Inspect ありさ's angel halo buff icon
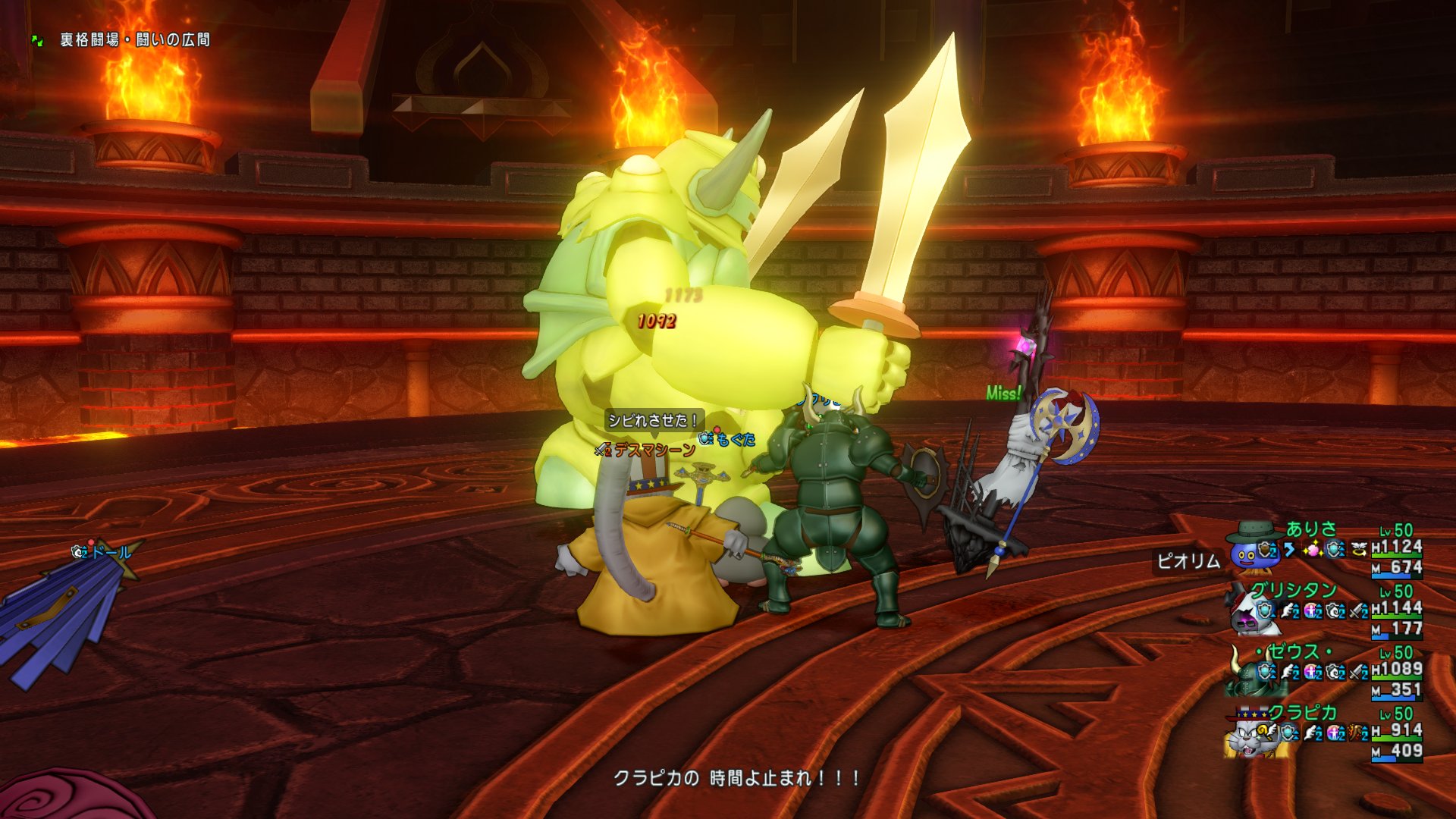Image resolution: width=1456 pixels, height=819 pixels. click(x=1359, y=549)
